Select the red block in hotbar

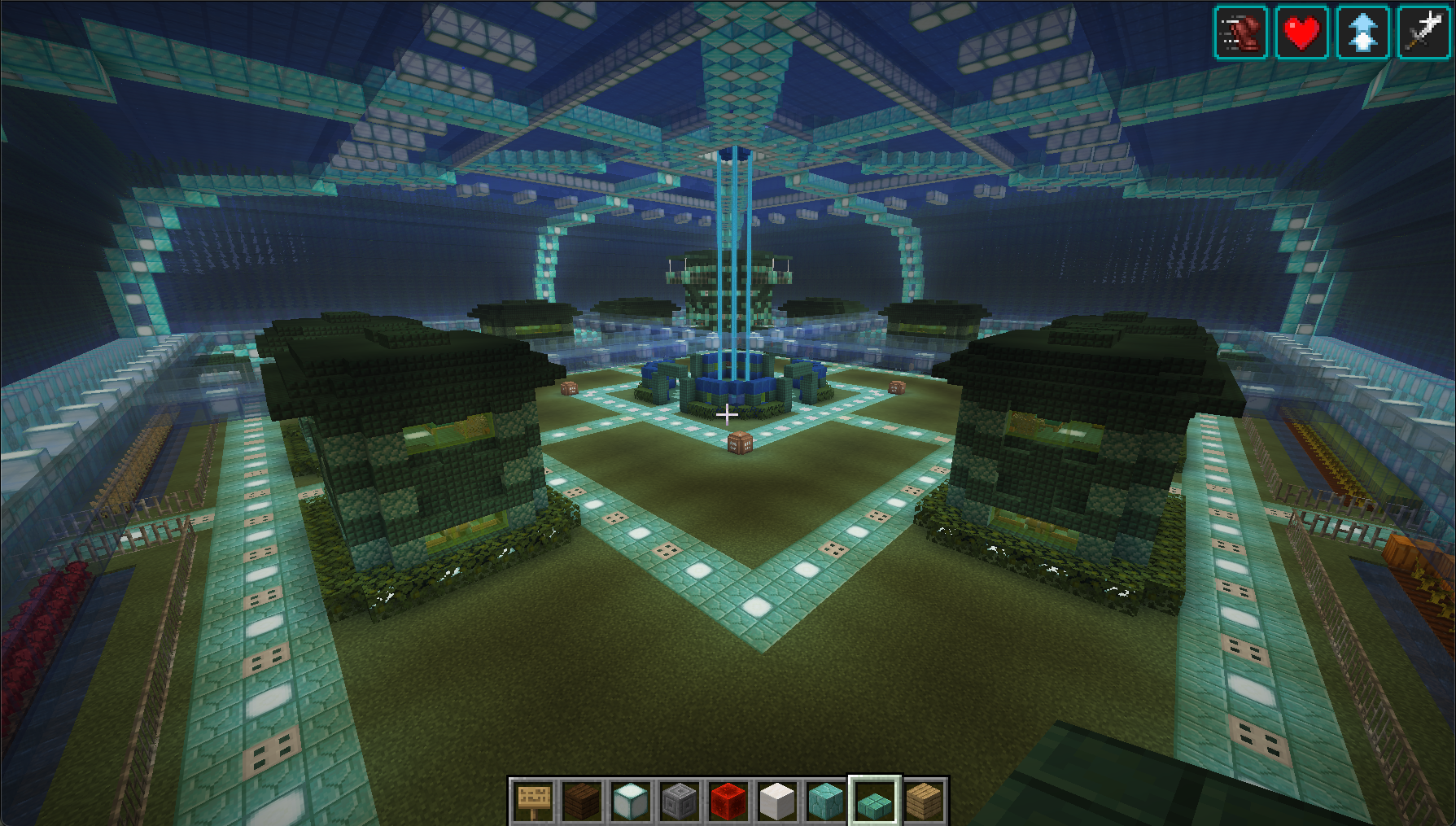pyautogui.click(x=728, y=801)
